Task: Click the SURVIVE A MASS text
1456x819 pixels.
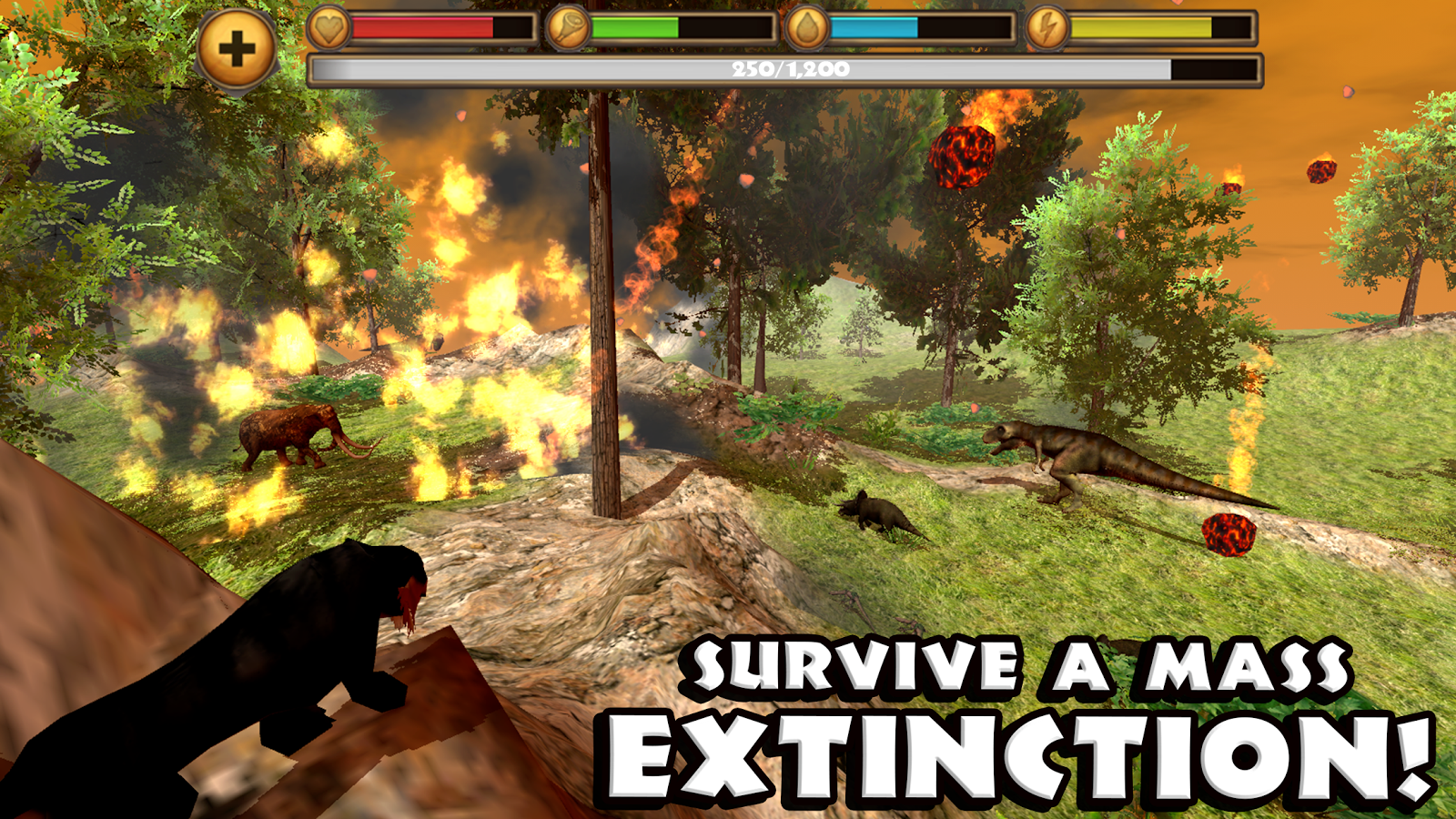Action: click(x=1019, y=666)
